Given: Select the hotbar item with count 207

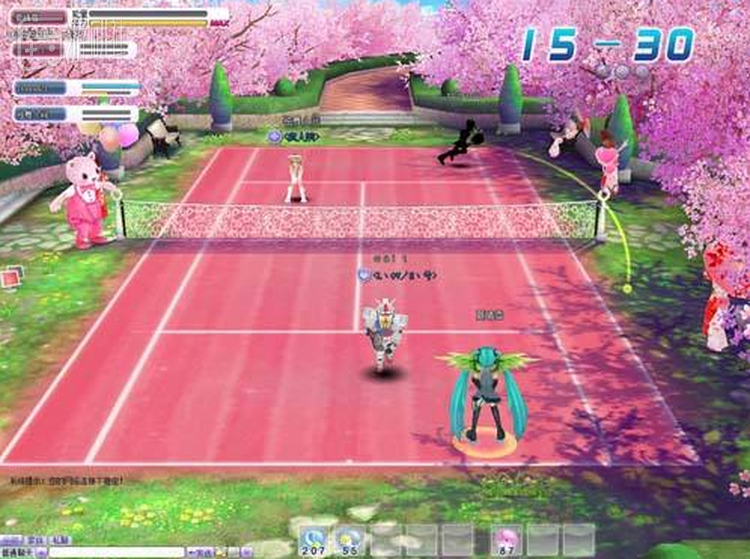Looking at the screenshot, I should [x=311, y=540].
